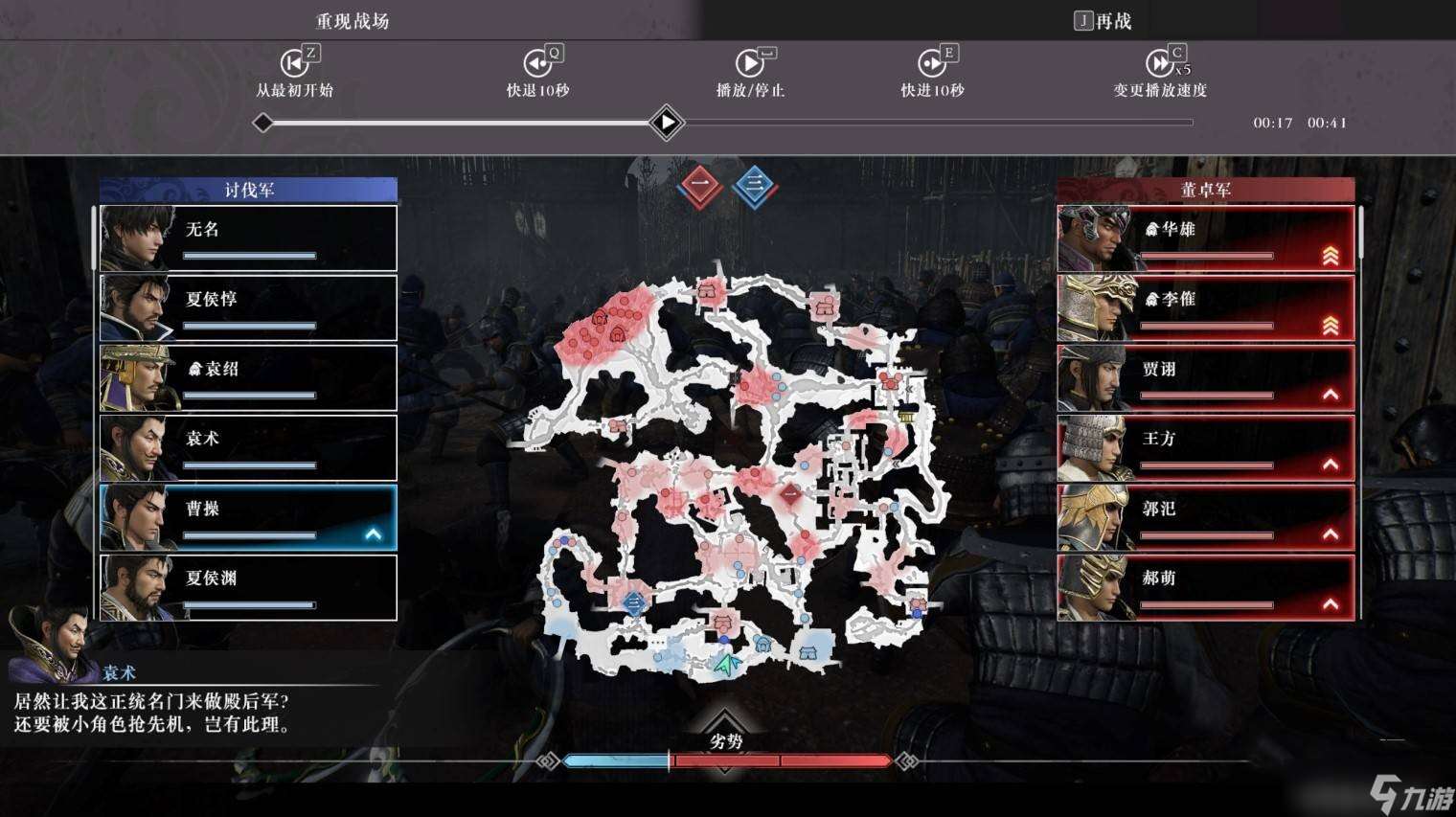Open the 再战 tab
The width and height of the screenshot is (1456, 817).
(x=1103, y=19)
